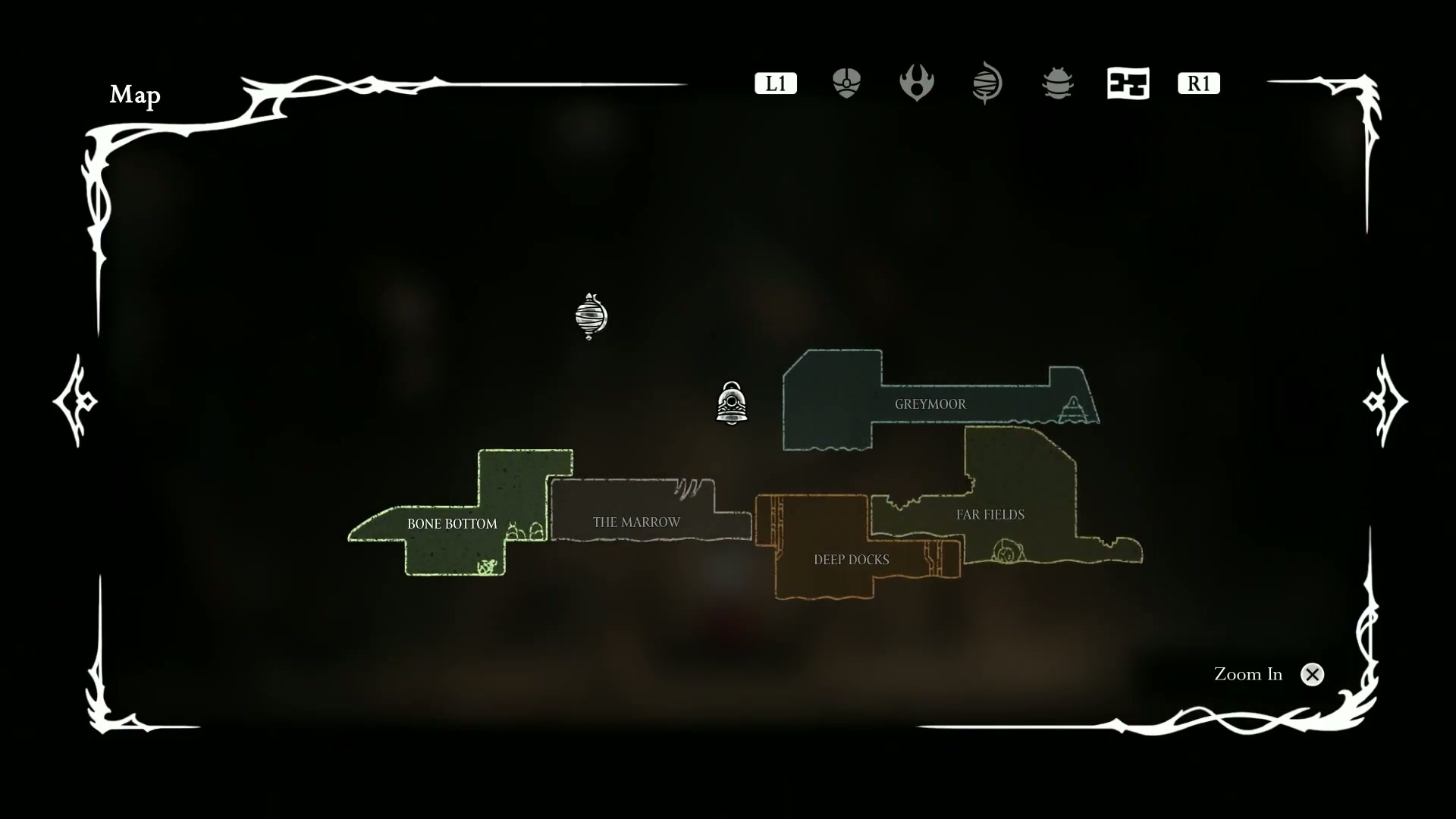Switch to the wrapped spool tab

987,83
